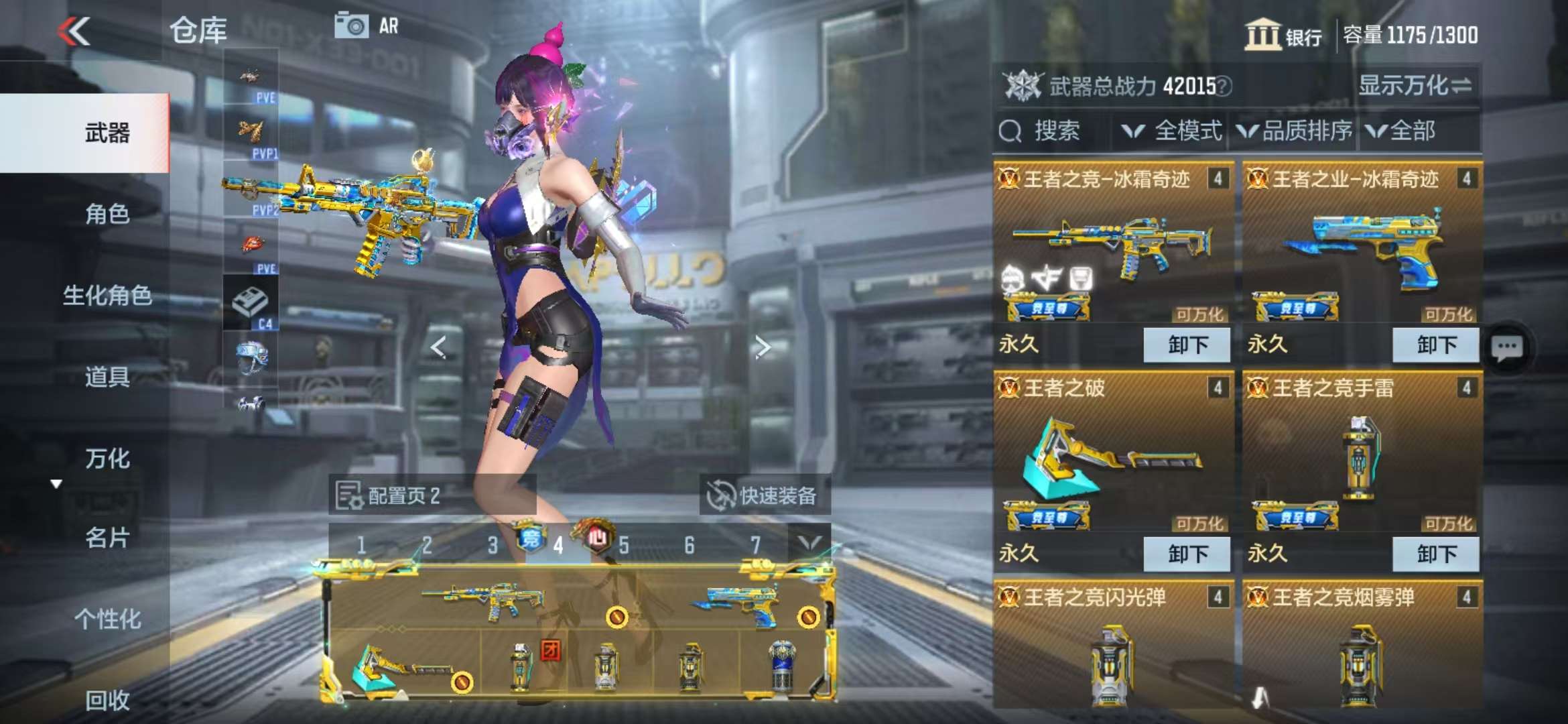Screen dimensions: 1568x724
Task: Open the 道具 (Items) tab
Action: (x=107, y=377)
